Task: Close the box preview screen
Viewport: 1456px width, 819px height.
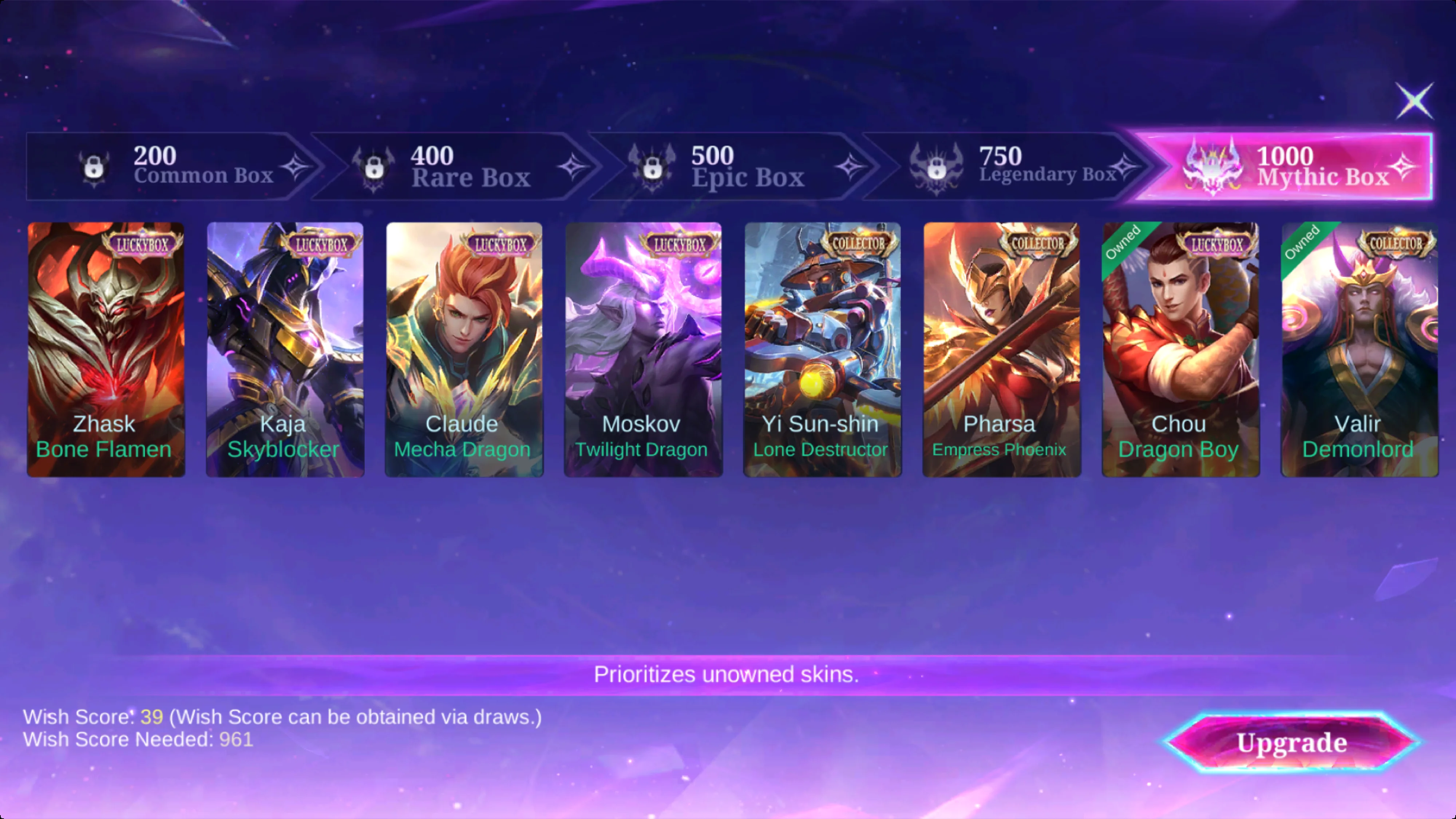Action: [x=1414, y=101]
